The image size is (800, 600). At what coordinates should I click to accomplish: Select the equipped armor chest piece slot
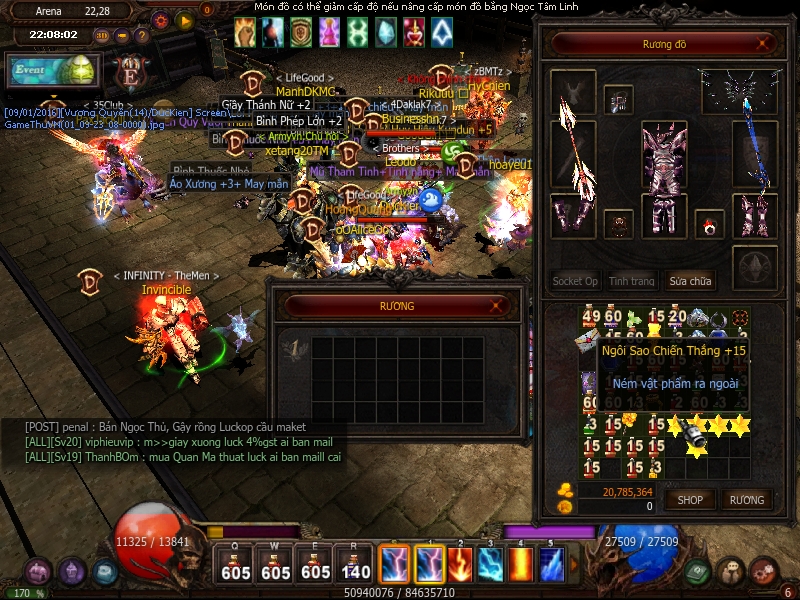[664, 155]
